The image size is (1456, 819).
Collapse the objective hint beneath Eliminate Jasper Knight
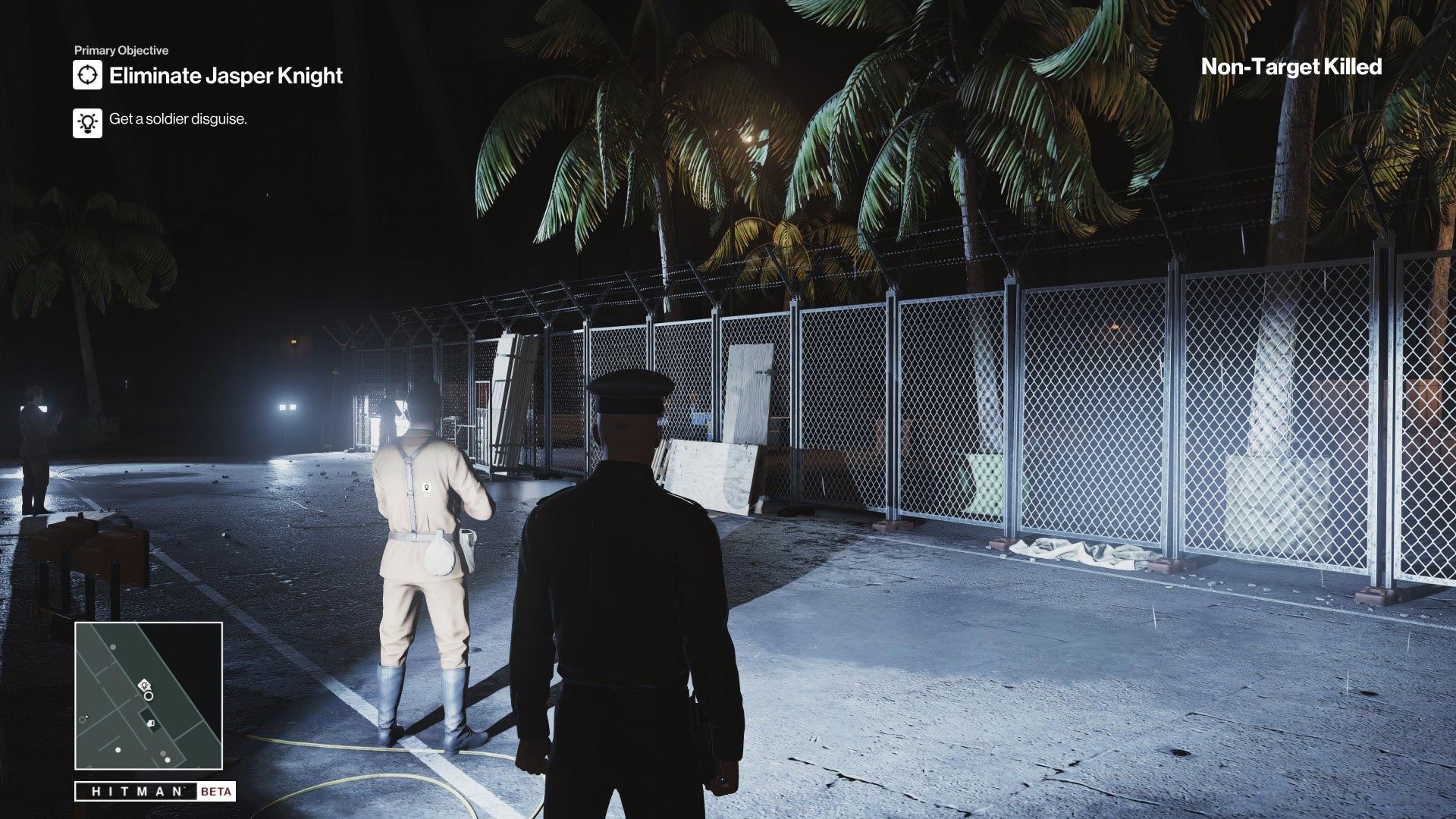tap(177, 119)
